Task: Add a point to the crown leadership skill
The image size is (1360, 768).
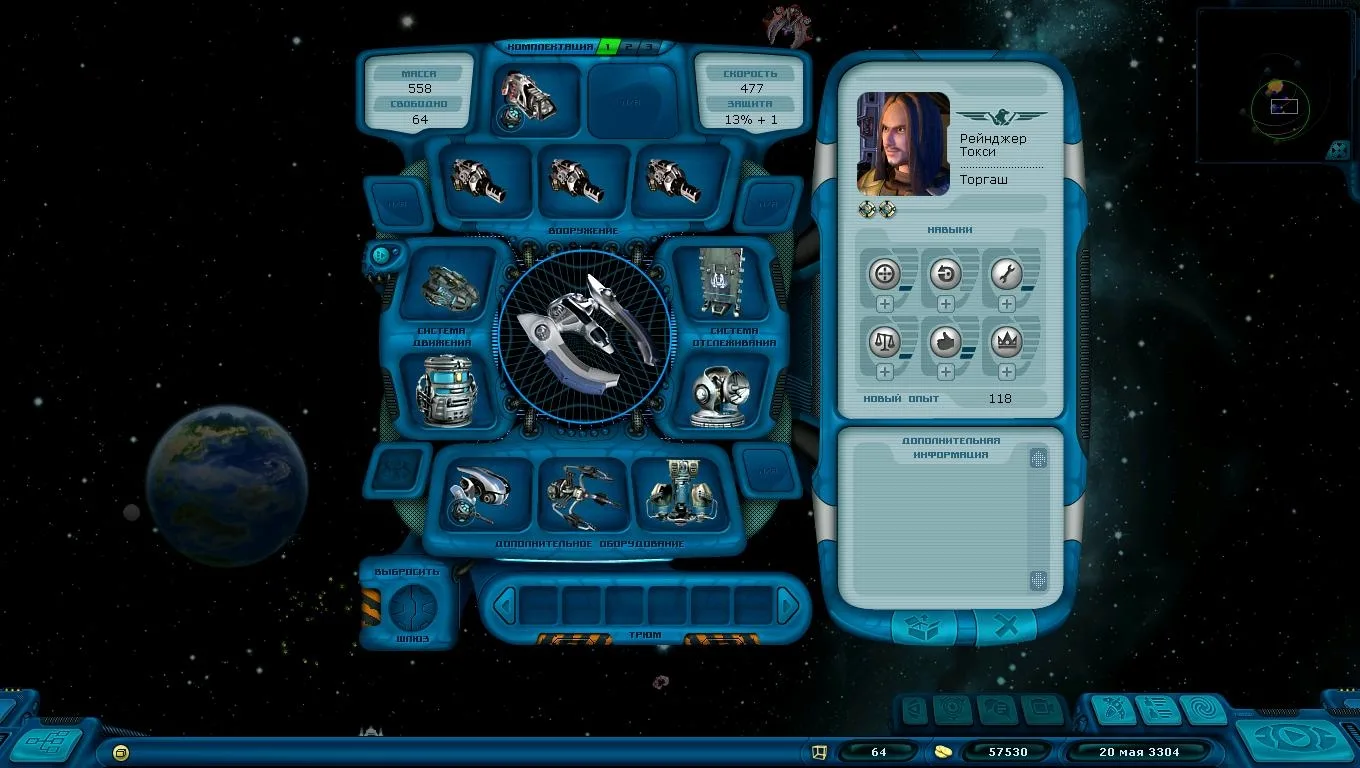Action: click(x=1006, y=372)
